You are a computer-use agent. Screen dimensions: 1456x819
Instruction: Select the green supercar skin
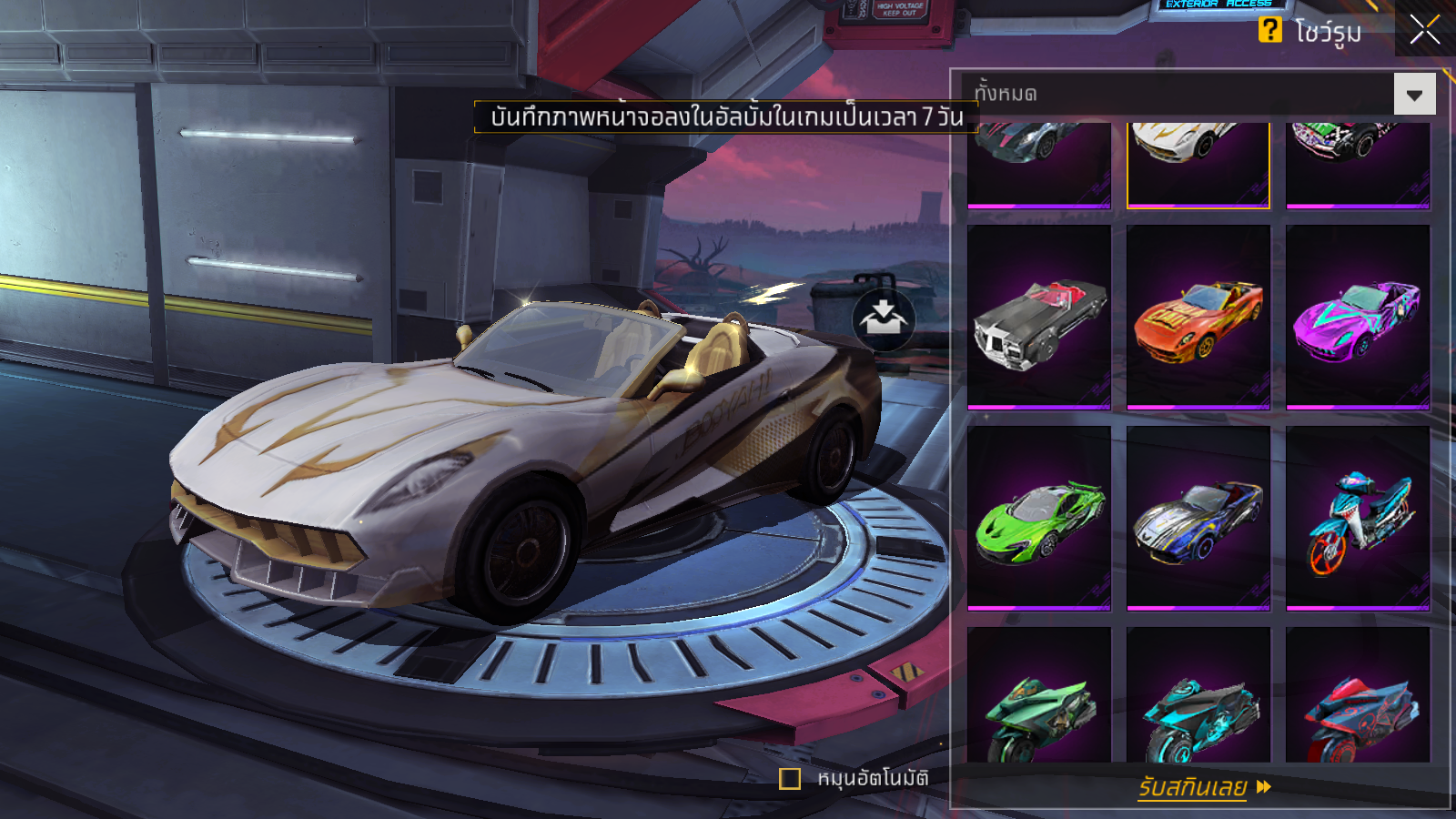tap(1039, 517)
